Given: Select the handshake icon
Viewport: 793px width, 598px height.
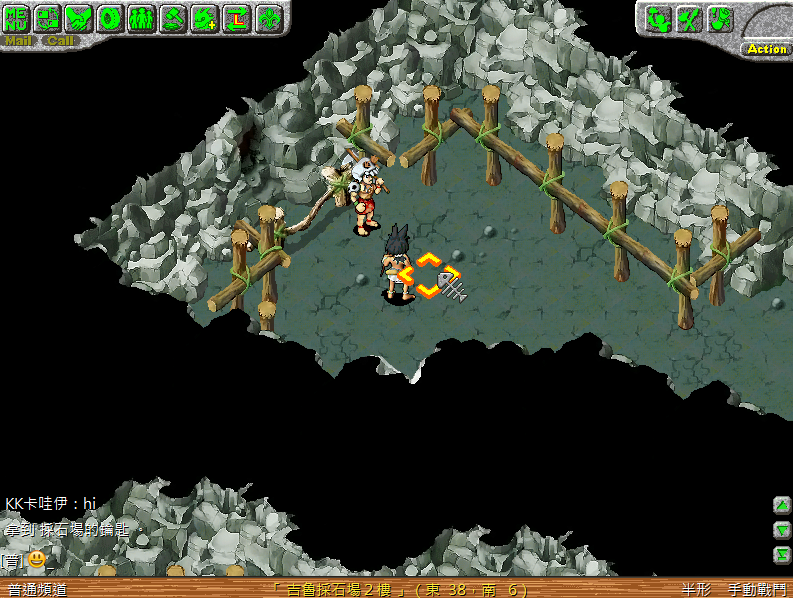Looking at the screenshot, I should click(x=79, y=18).
